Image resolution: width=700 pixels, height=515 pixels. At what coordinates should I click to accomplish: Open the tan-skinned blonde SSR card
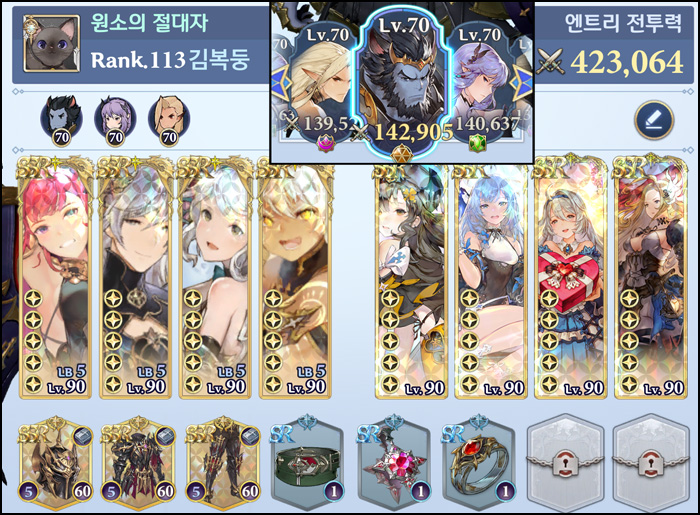click(295, 277)
